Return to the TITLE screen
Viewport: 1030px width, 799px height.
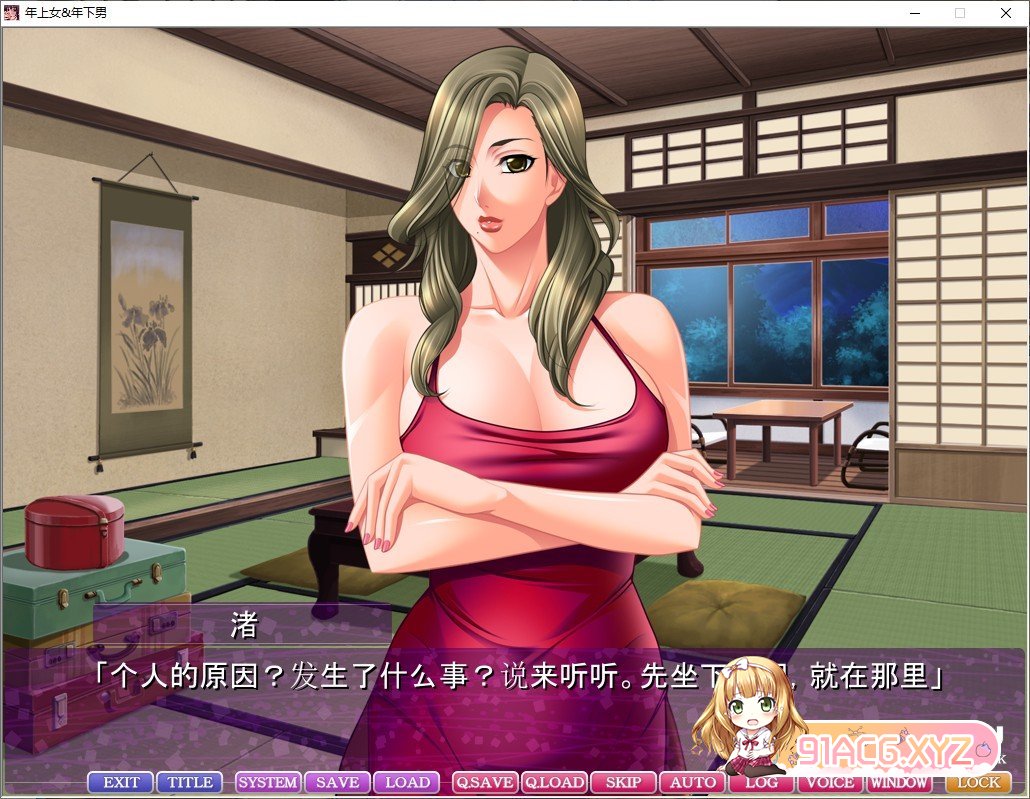(190, 782)
